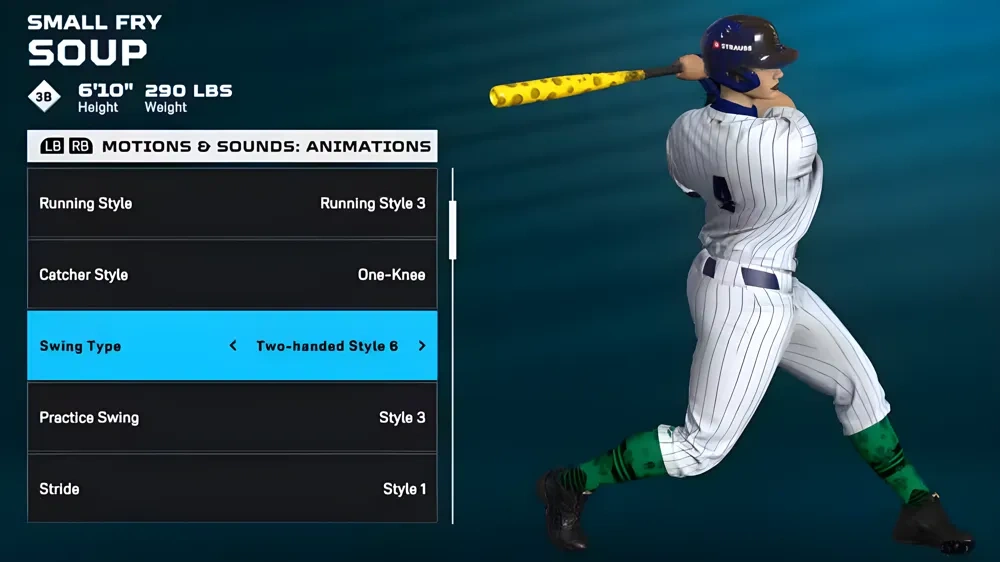Select the Motions & Sounds: Animations header
This screenshot has height=562, width=1000.
(266, 146)
